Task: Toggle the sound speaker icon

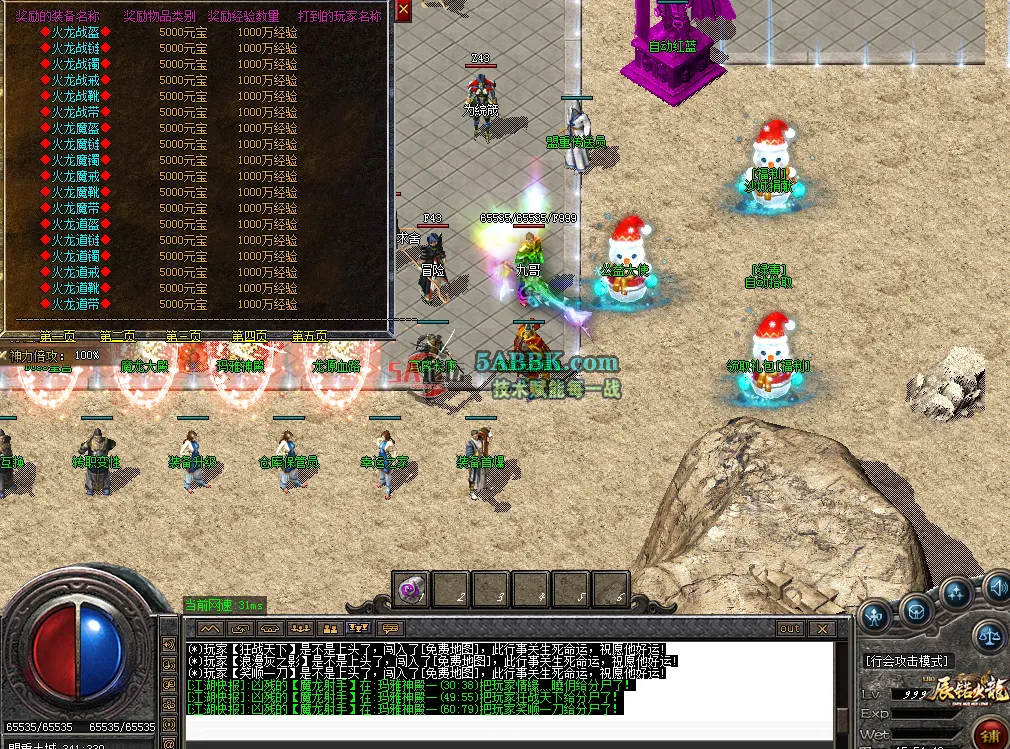Action: 997,587
